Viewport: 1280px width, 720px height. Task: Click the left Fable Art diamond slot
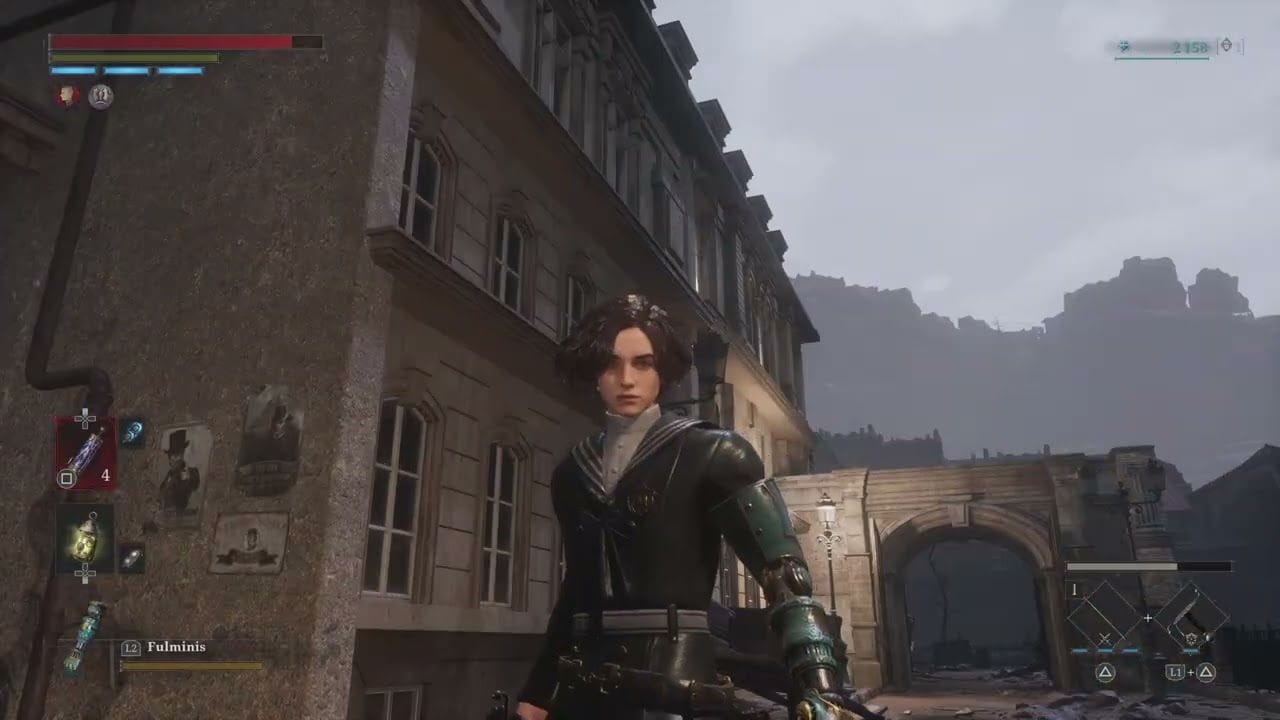(1105, 615)
